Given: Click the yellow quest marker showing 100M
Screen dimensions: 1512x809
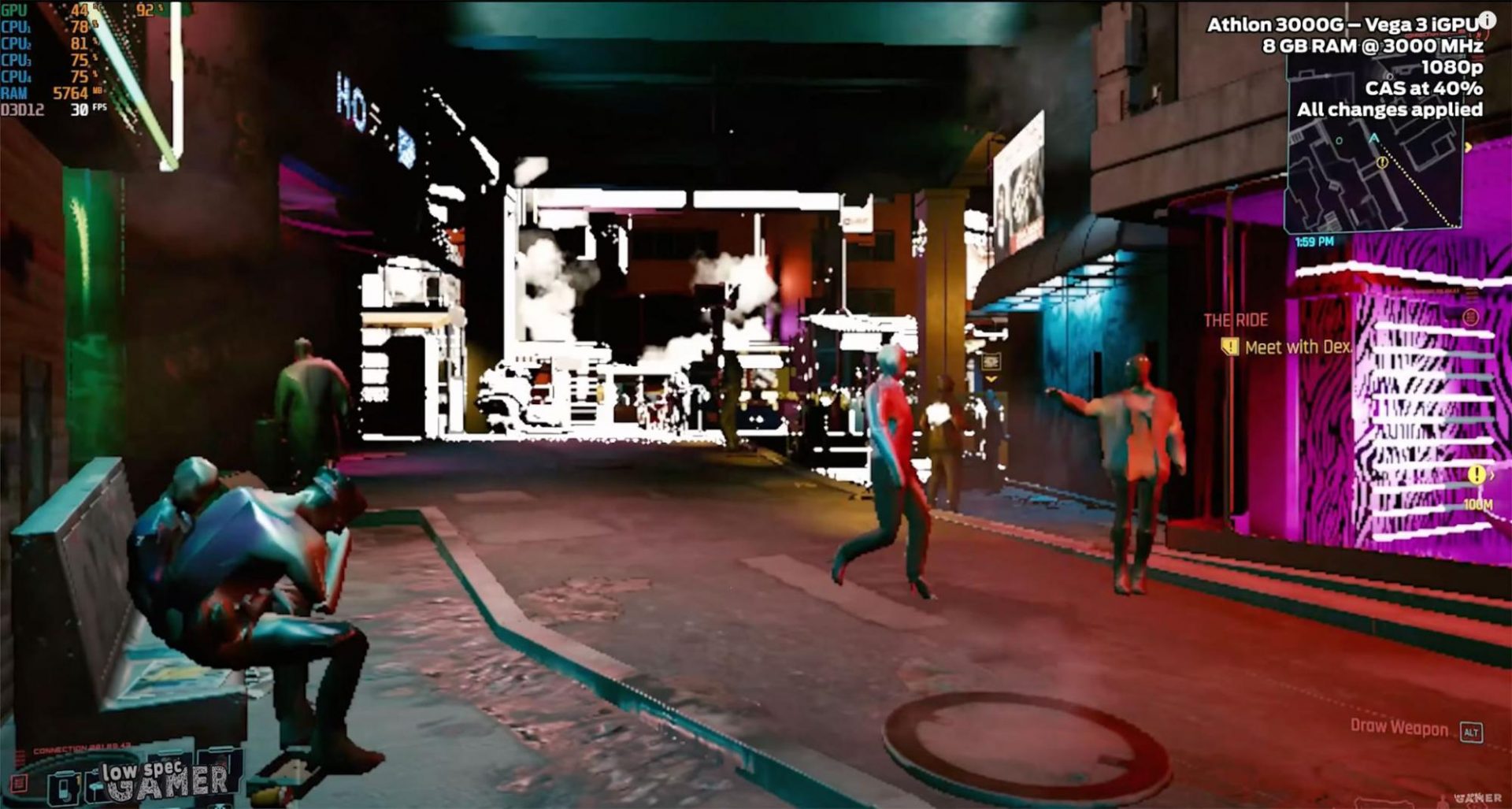Looking at the screenshot, I should (x=1477, y=475).
